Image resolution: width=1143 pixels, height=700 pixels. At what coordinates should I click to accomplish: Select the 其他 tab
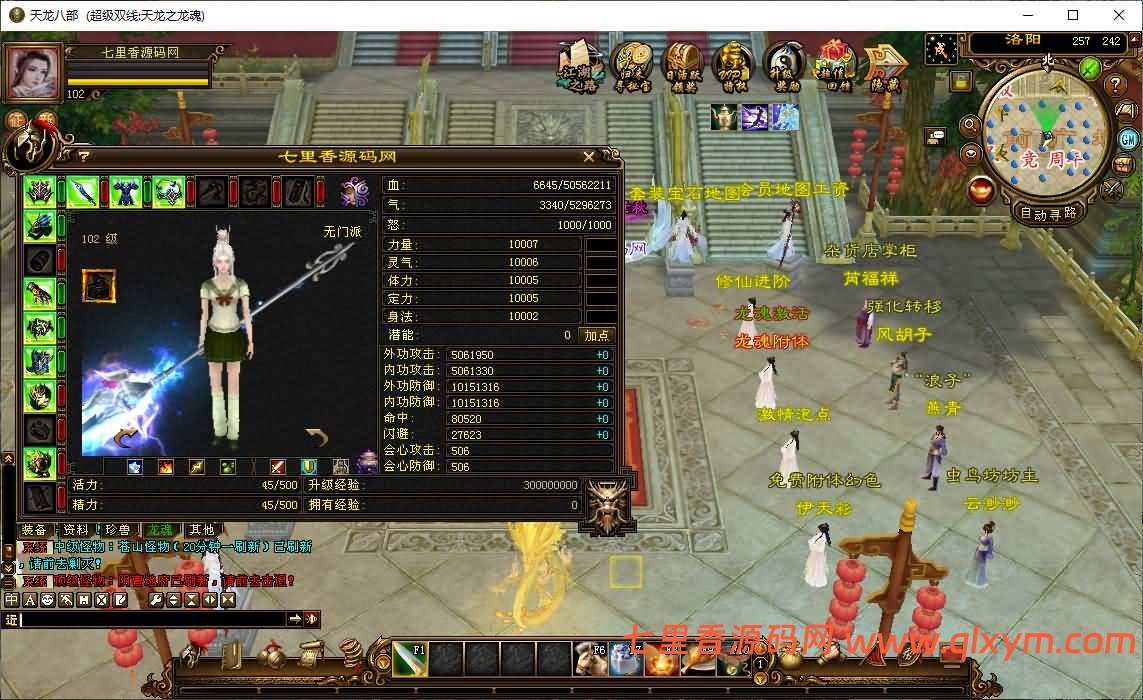click(201, 529)
